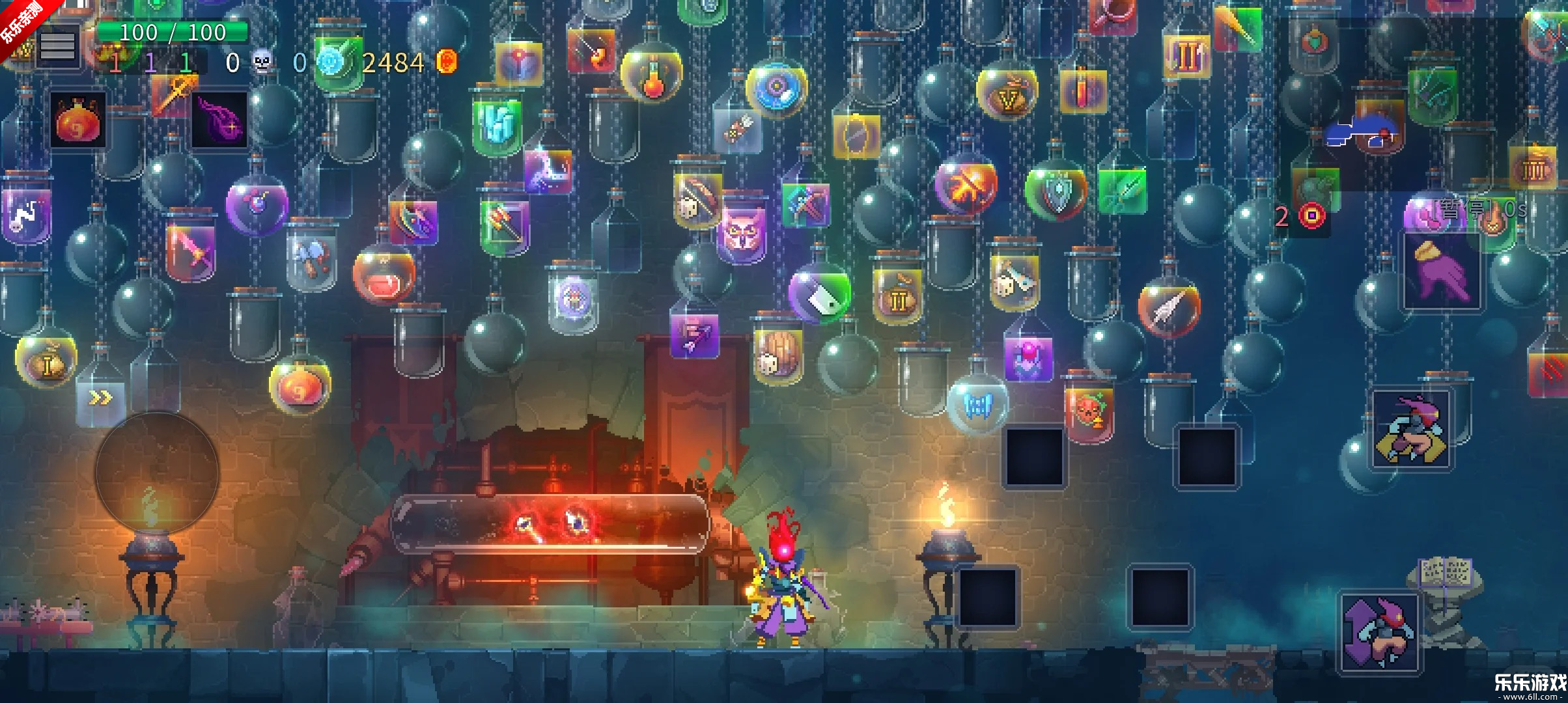Activate the dodge roll button with yellow chevrons
1568x703 pixels.
pos(1411,430)
